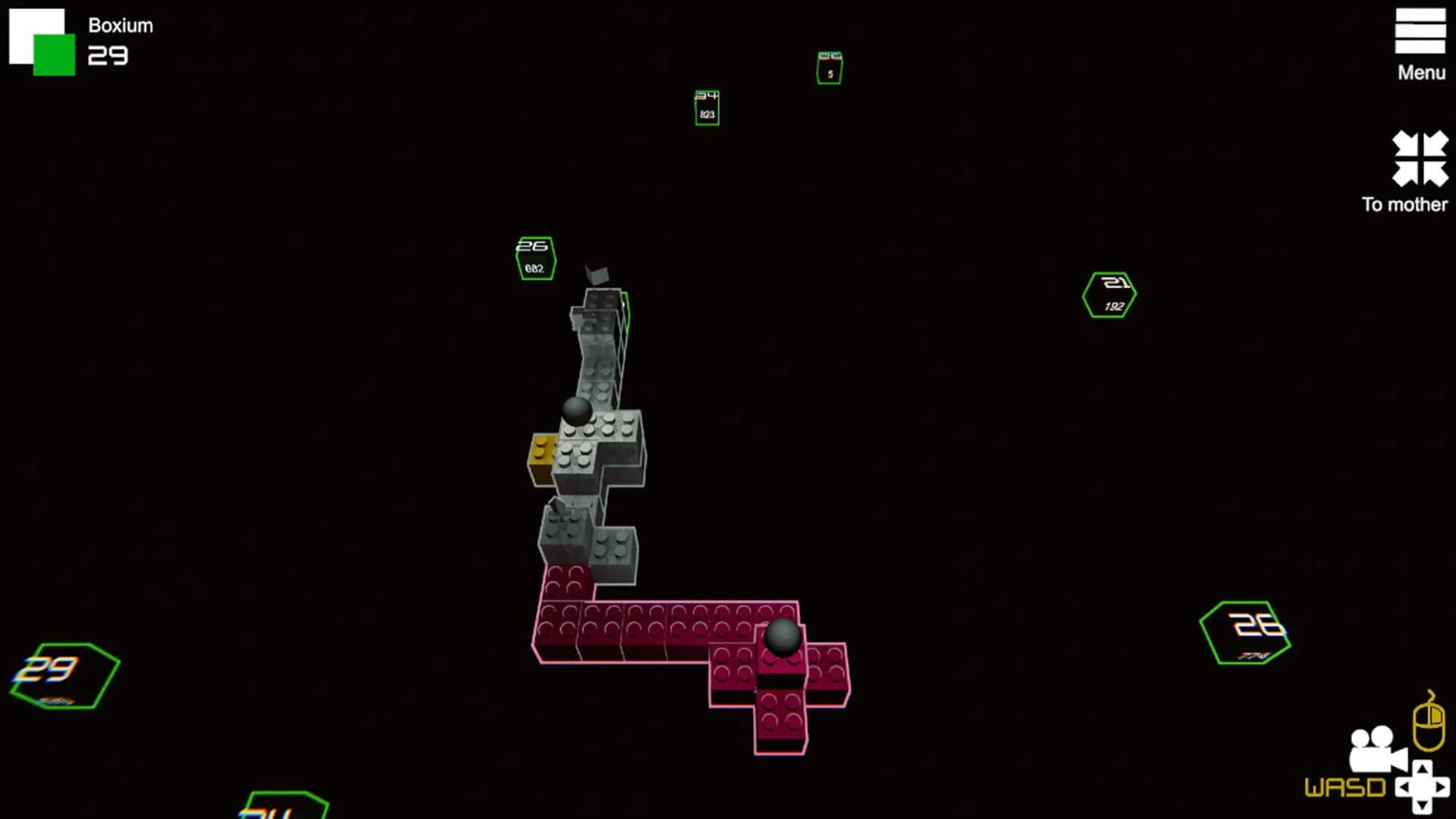Click the glitched hexagon marker 29 bottom-left
Viewport: 1456px width, 819px height.
(64, 675)
